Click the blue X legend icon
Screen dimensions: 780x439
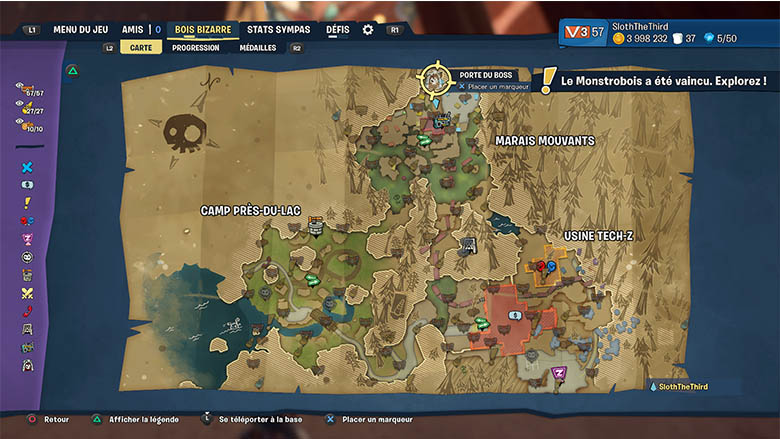tap(27, 167)
